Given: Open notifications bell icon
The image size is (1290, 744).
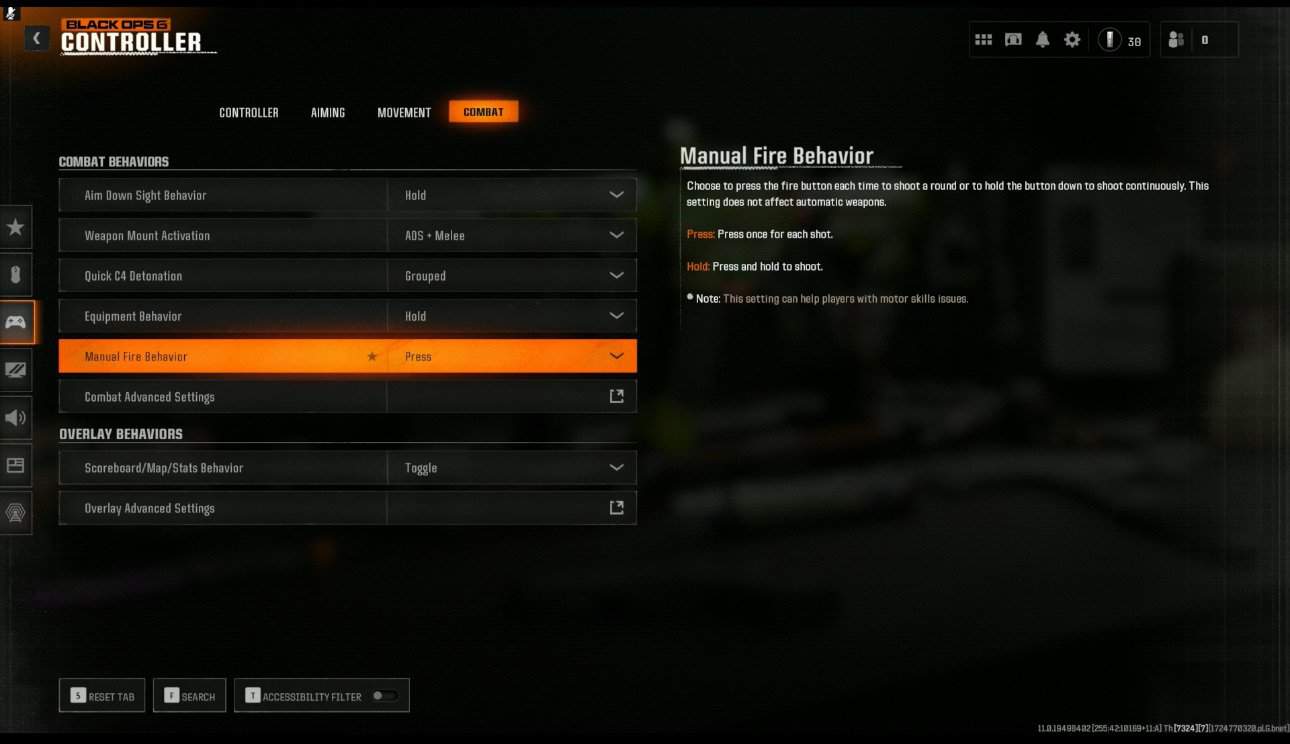Looking at the screenshot, I should 1042,40.
